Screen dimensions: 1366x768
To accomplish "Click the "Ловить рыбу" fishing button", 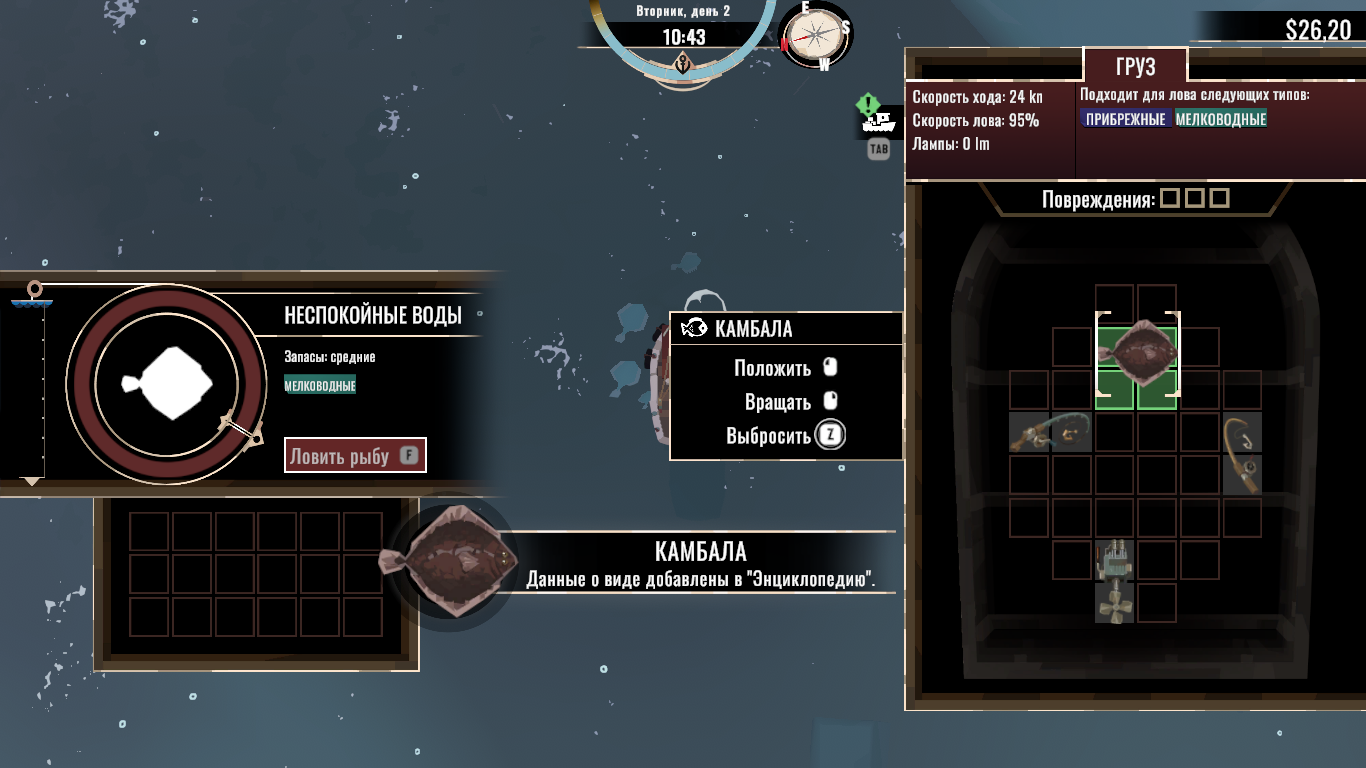I will point(355,456).
